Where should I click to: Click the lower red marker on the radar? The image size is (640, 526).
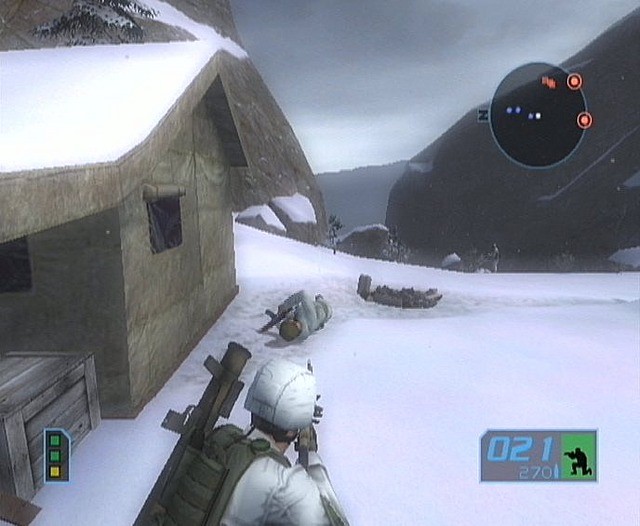(584, 121)
